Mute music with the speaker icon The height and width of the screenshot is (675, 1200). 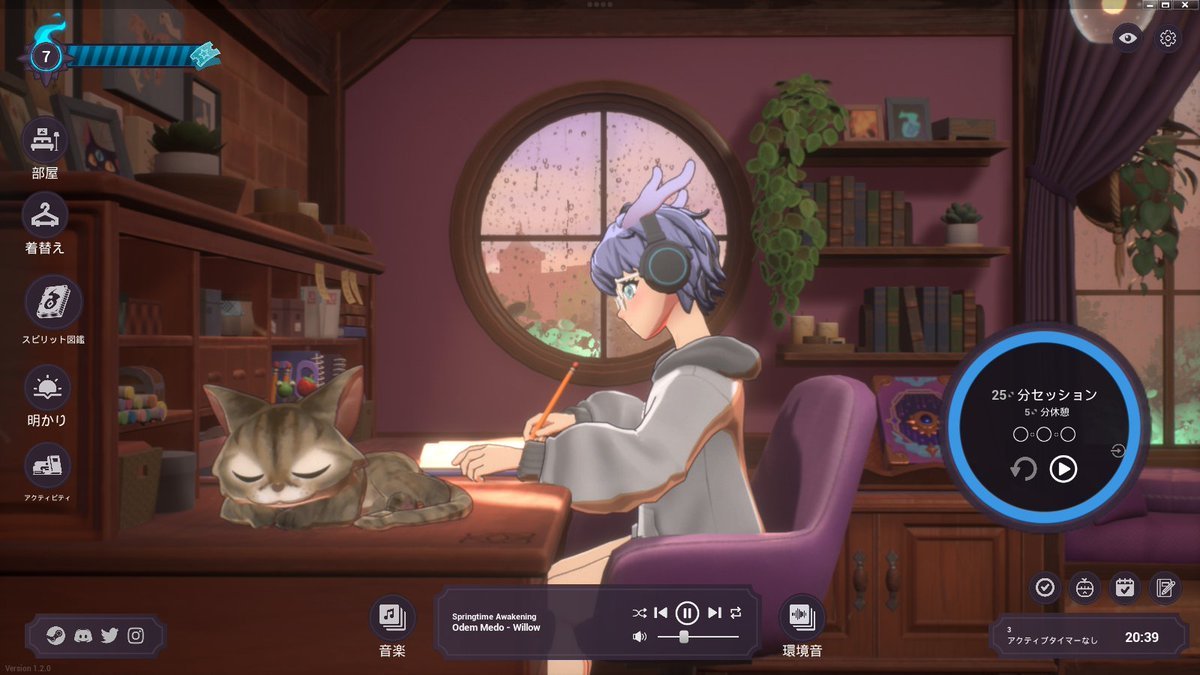640,636
